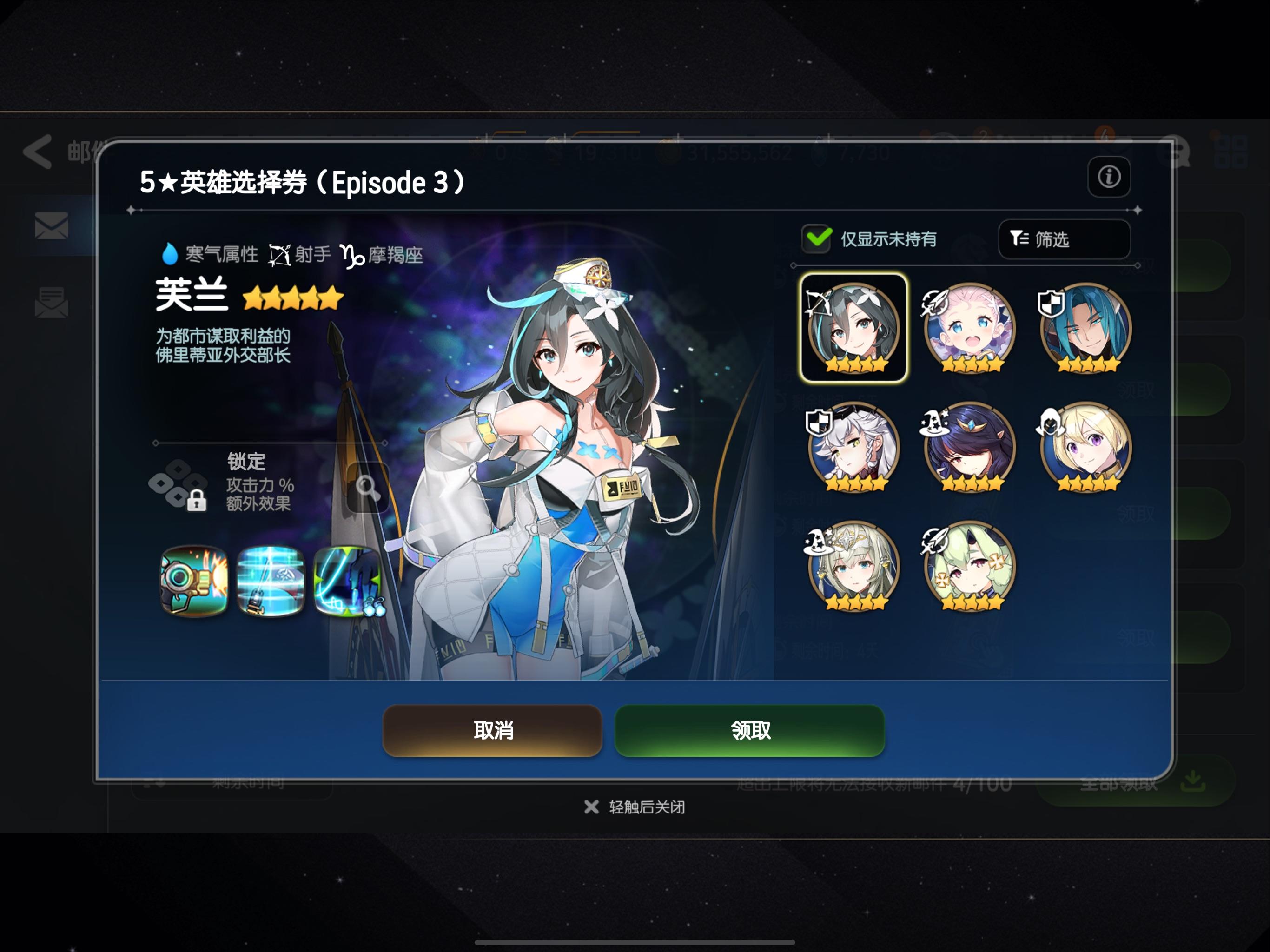
Task: Open the 筛选 filter panel
Action: coord(1064,239)
